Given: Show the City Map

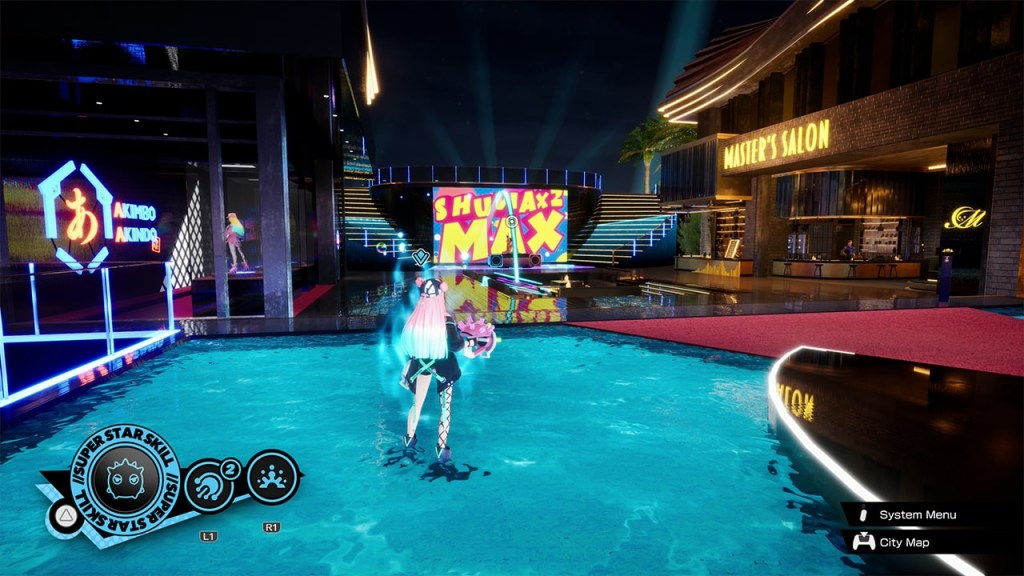Looking at the screenshot, I should 903,542.
